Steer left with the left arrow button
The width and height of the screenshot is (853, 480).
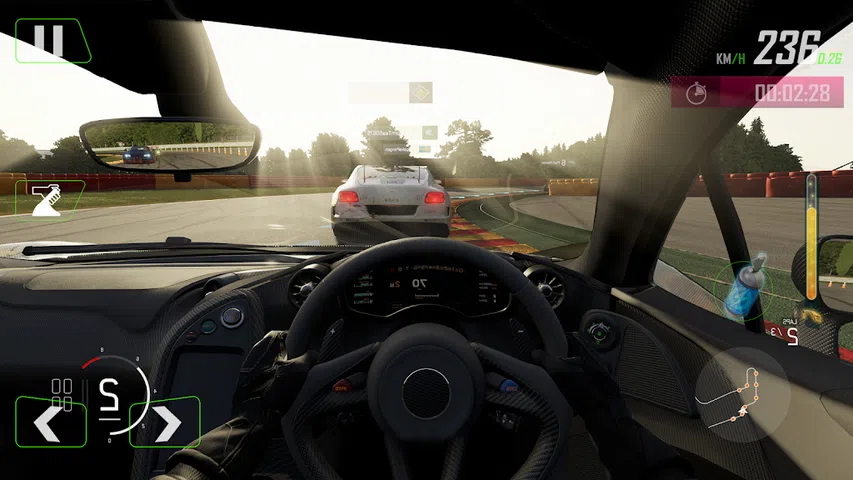49,422
